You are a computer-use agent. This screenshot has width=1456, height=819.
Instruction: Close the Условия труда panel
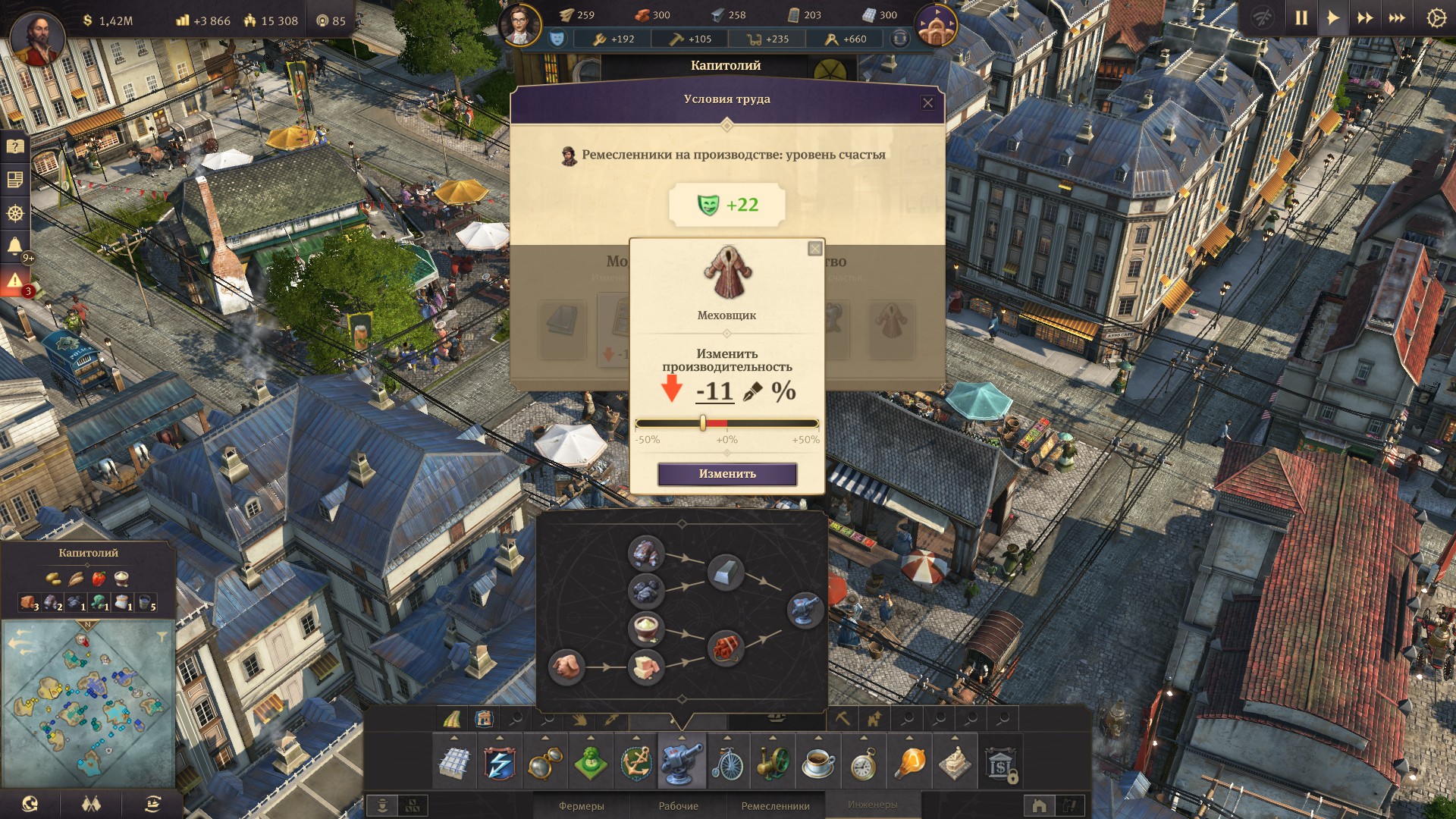click(927, 103)
